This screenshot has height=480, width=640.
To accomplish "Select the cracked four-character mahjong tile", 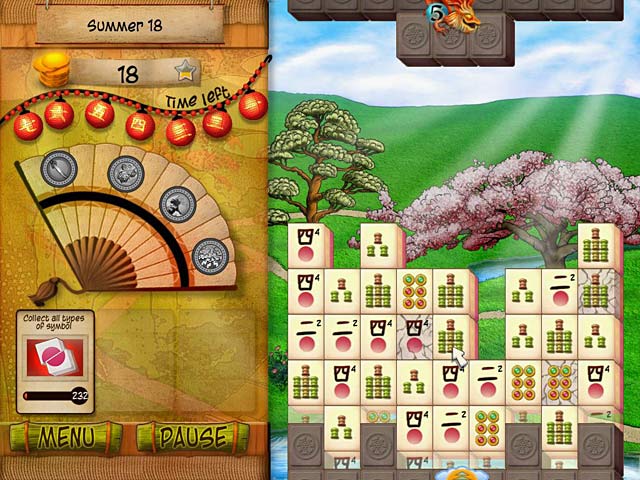I will pos(413,338).
